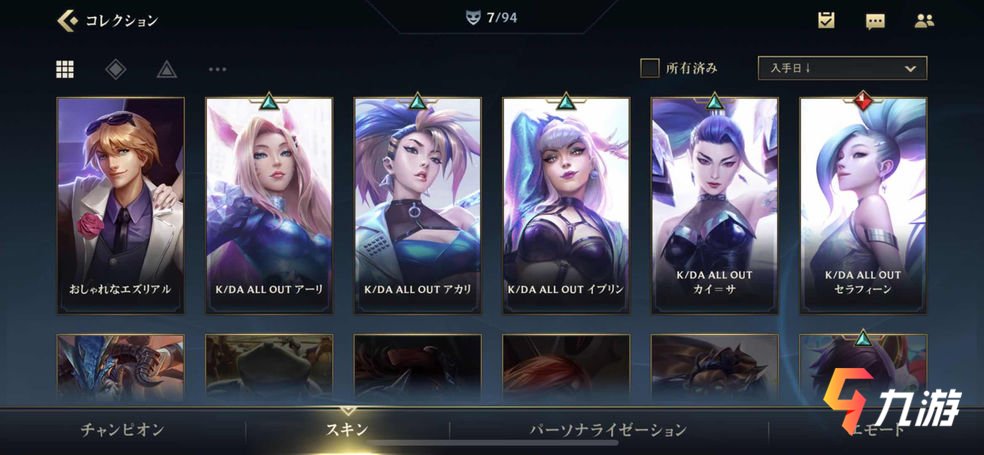Open the missions clipboard icon
Viewport: 984px width, 455px height.
(826, 20)
